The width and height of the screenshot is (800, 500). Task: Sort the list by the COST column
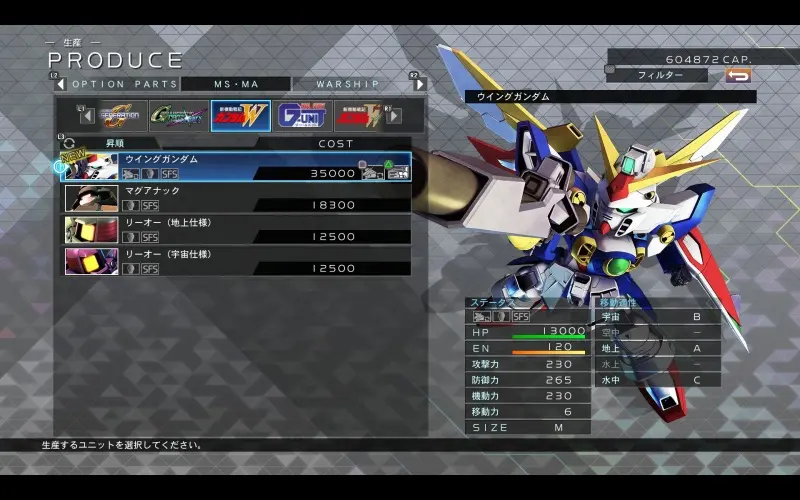click(x=336, y=143)
